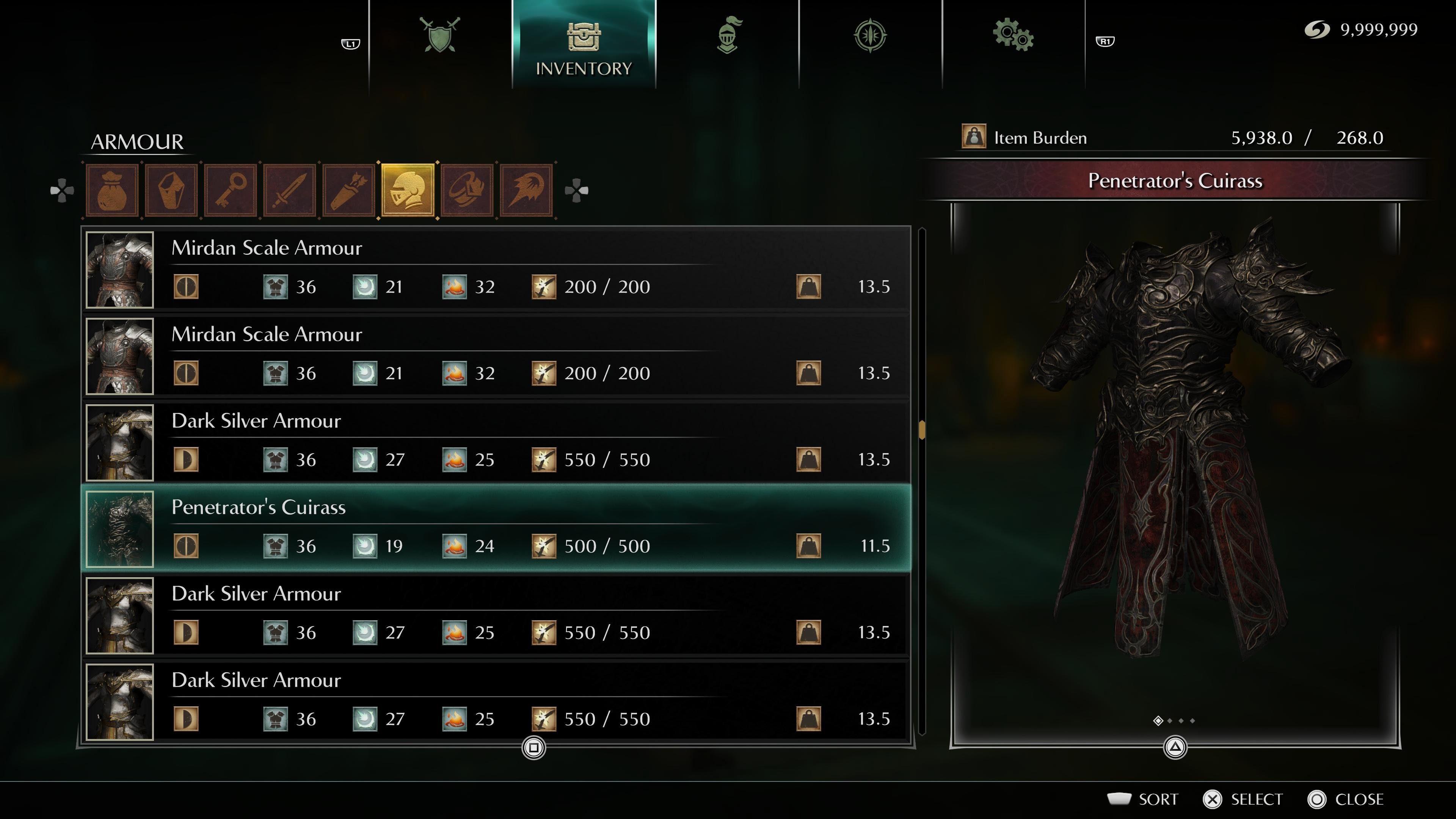Show key items category
The height and width of the screenshot is (819, 1456).
click(231, 190)
